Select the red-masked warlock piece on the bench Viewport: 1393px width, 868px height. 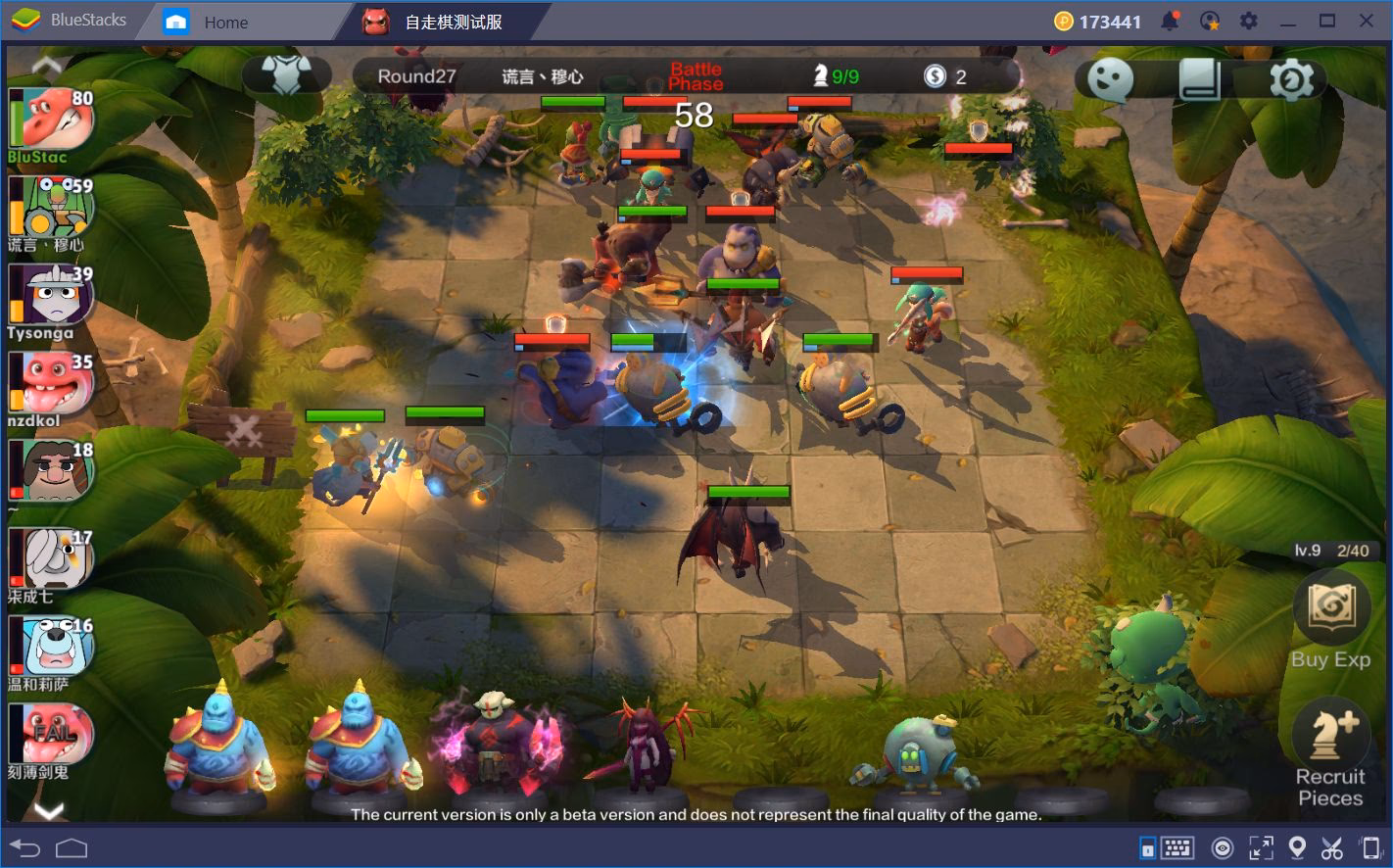[494, 745]
